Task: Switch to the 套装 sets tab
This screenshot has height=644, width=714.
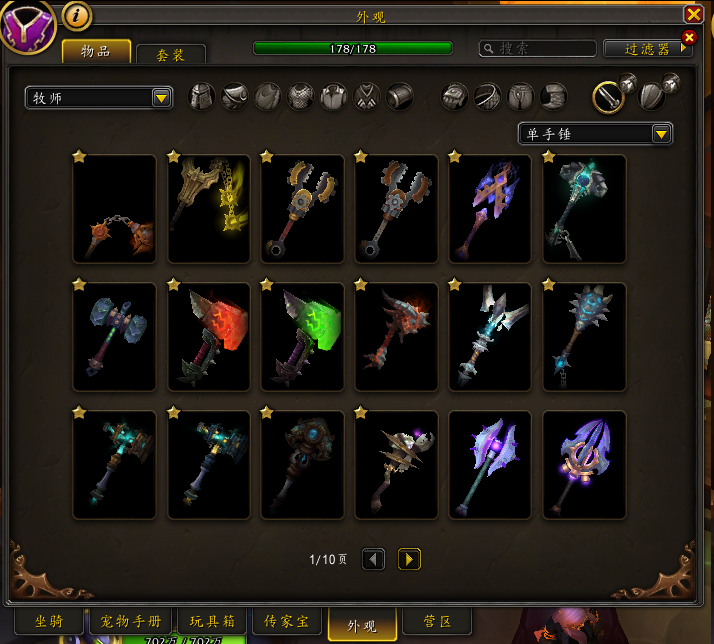Action: pyautogui.click(x=171, y=55)
